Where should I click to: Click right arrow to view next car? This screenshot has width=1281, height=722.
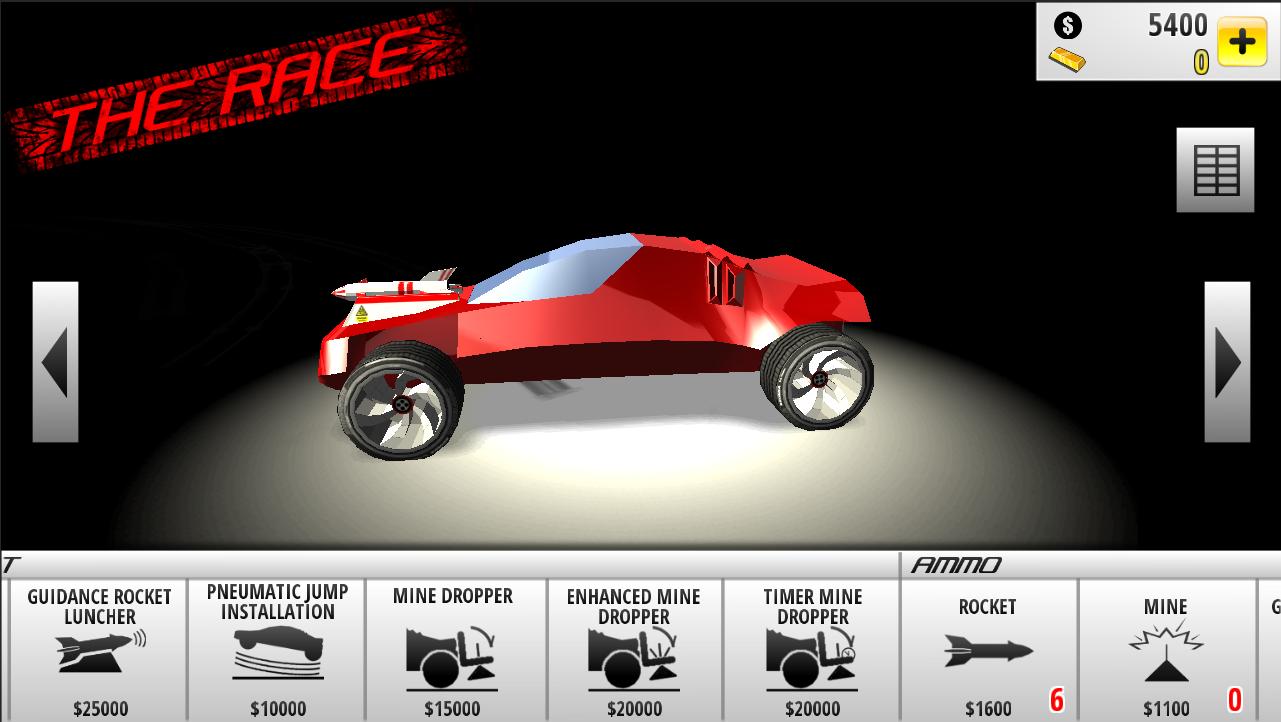pos(1226,363)
